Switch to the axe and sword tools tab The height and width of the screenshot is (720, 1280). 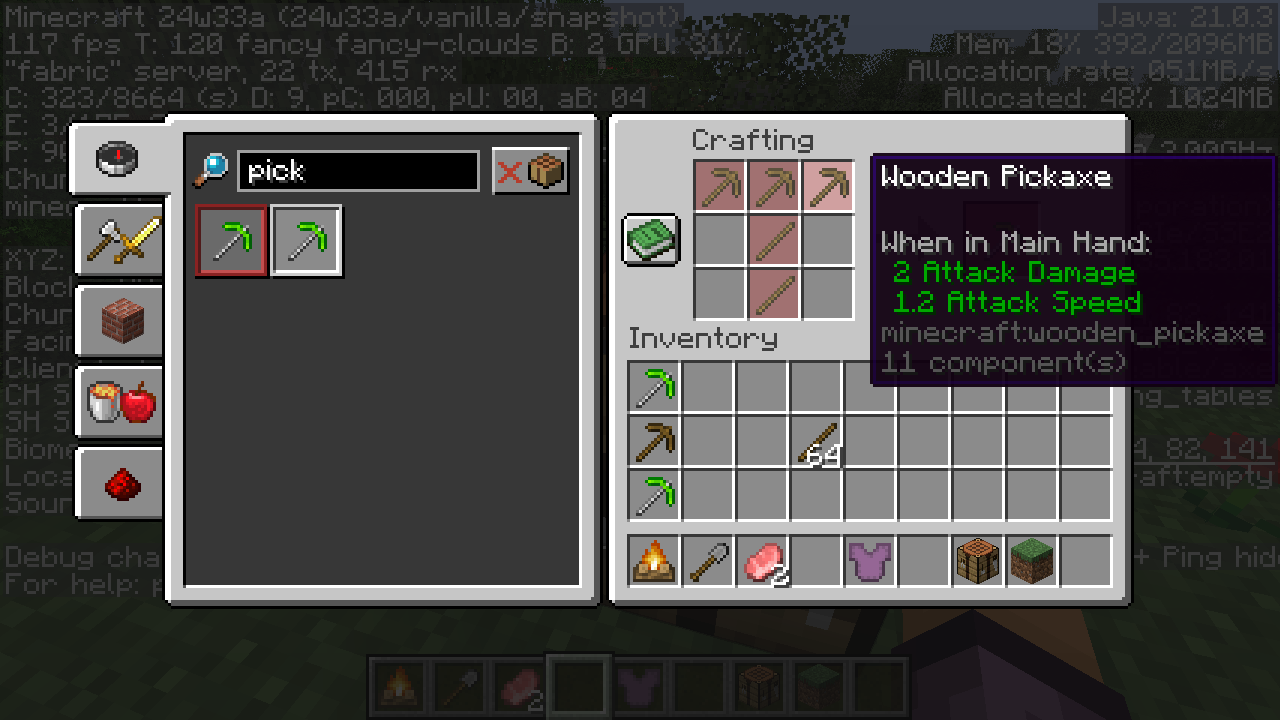[121, 240]
